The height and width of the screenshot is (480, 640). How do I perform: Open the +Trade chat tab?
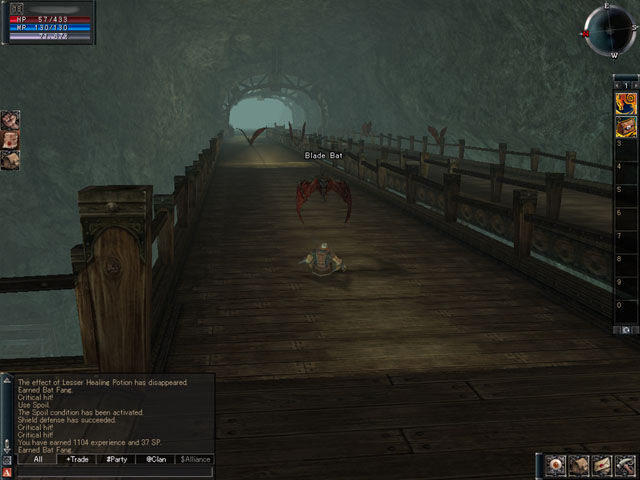(x=76, y=459)
